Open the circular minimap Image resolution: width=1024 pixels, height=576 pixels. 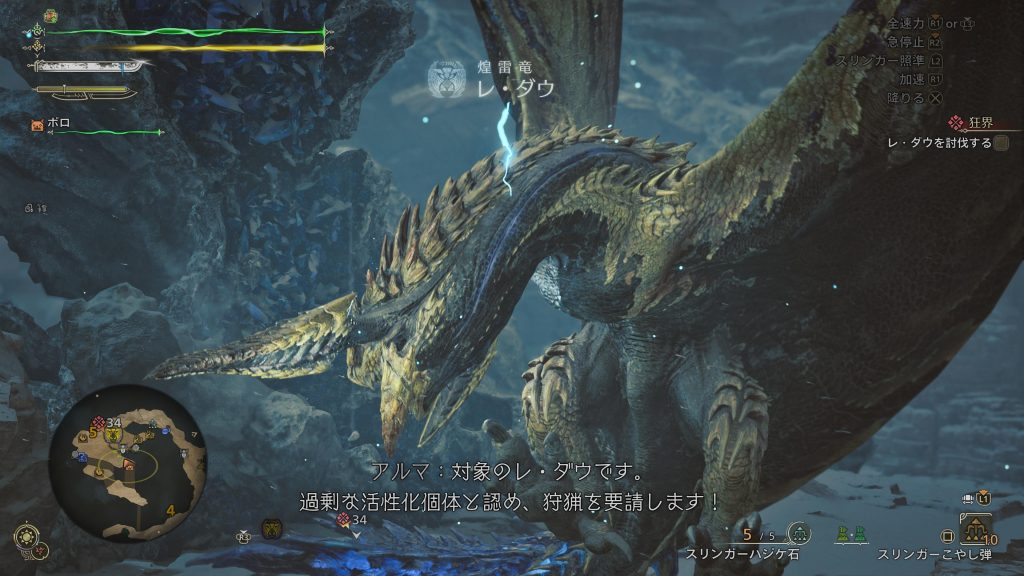[x=127, y=462]
